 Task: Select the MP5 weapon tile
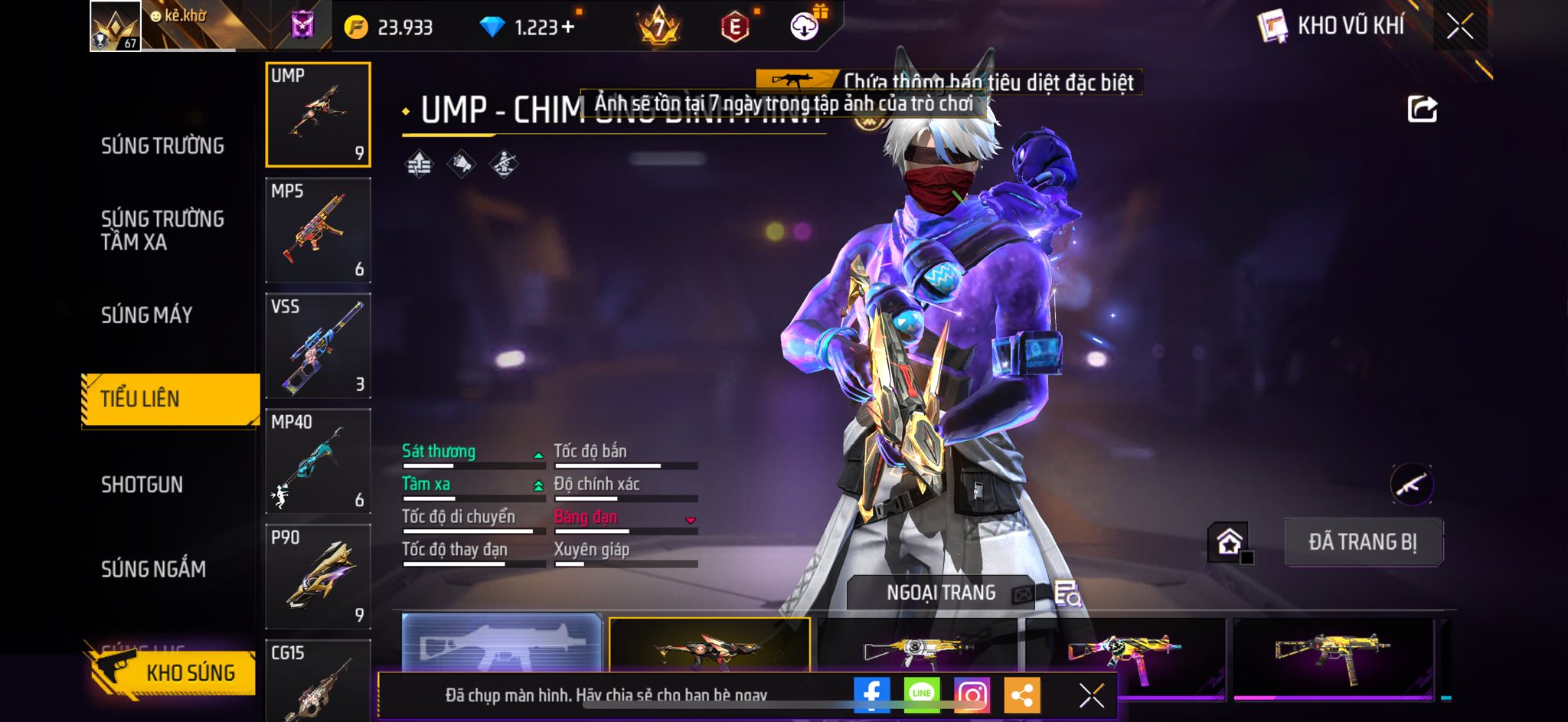[318, 230]
